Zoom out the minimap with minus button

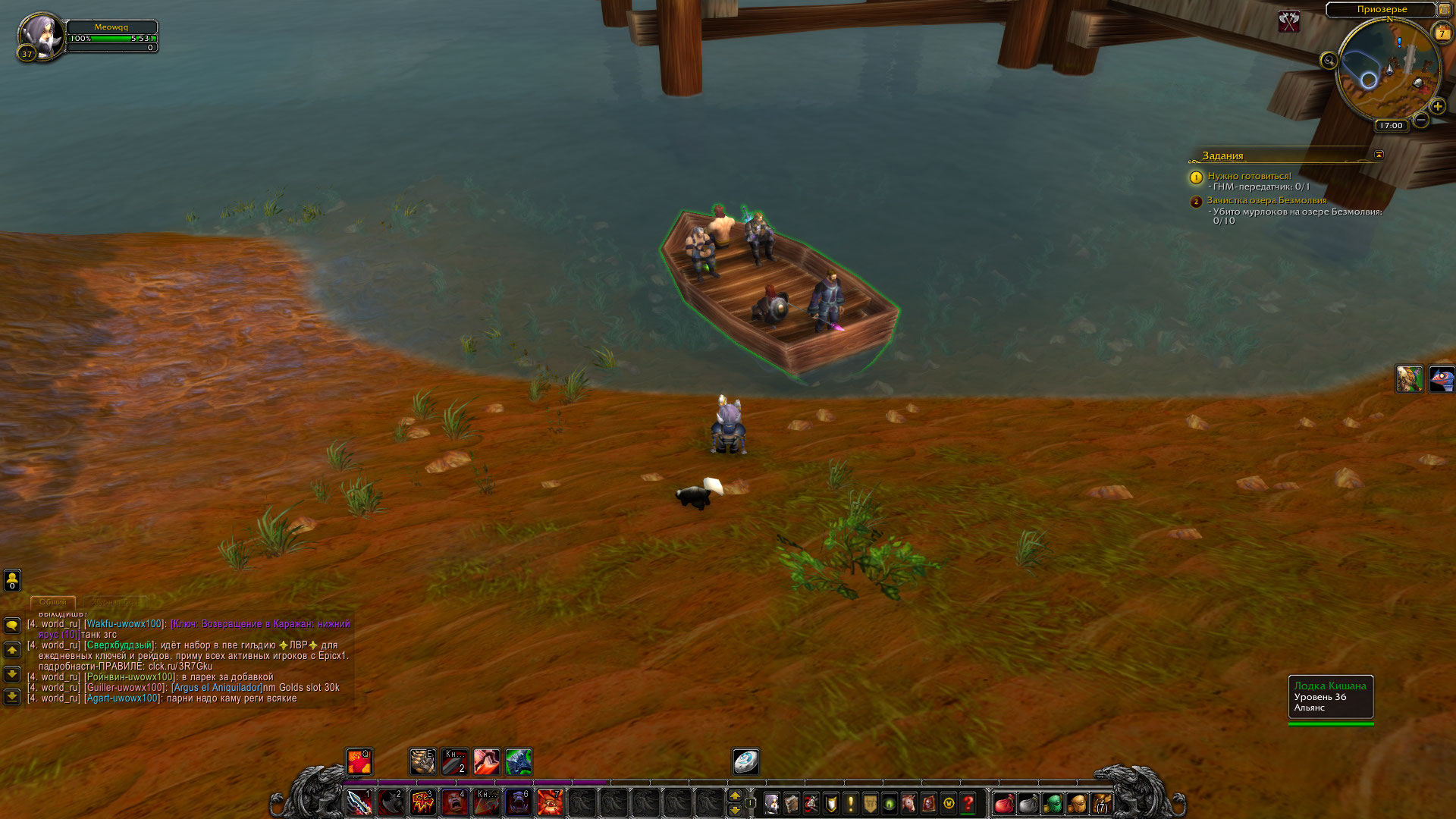pyautogui.click(x=1421, y=120)
